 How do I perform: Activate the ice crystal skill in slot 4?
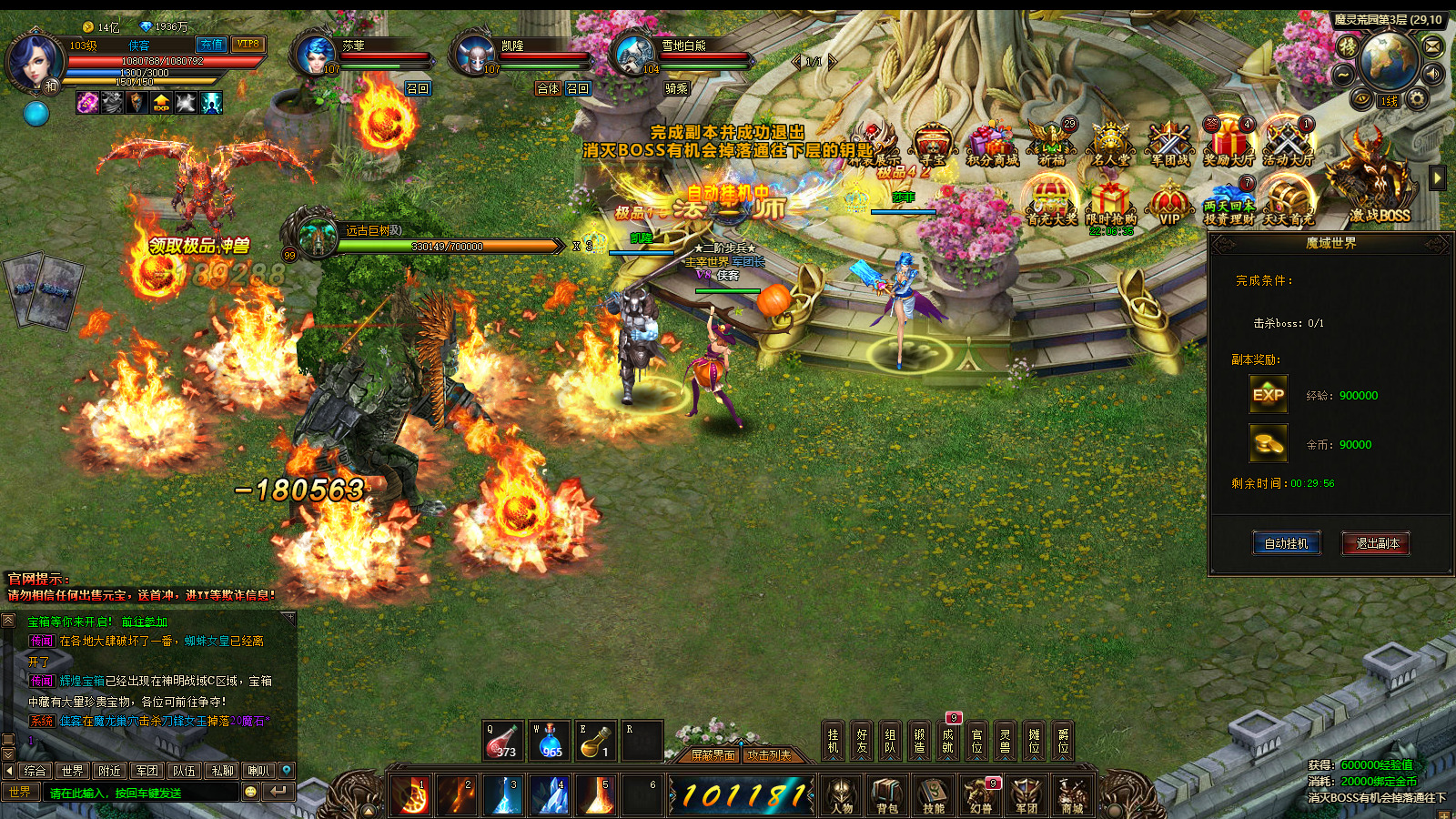pos(549,794)
